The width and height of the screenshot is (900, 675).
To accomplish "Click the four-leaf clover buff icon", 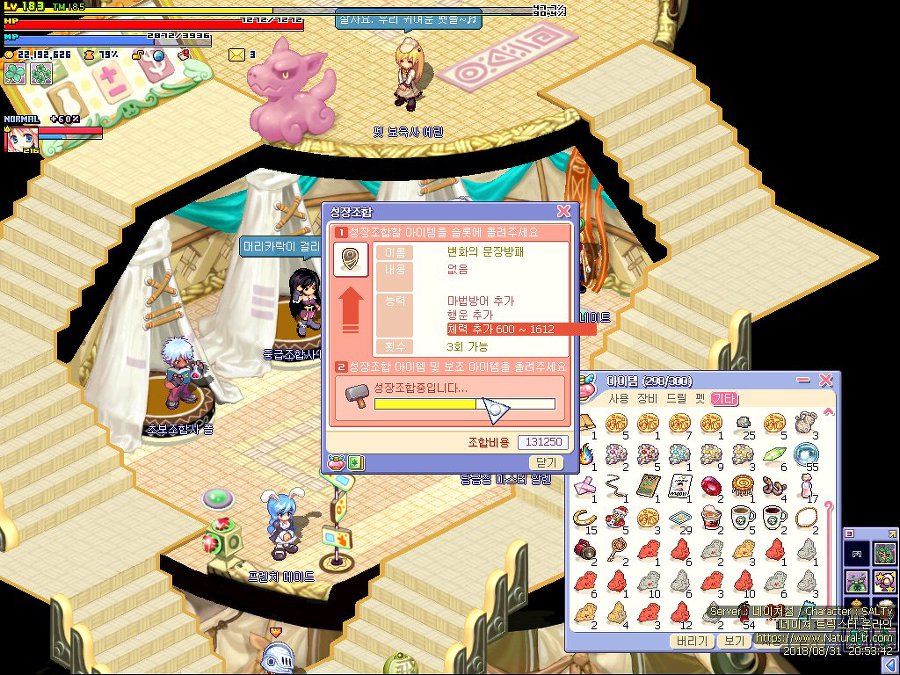I will point(14,73).
